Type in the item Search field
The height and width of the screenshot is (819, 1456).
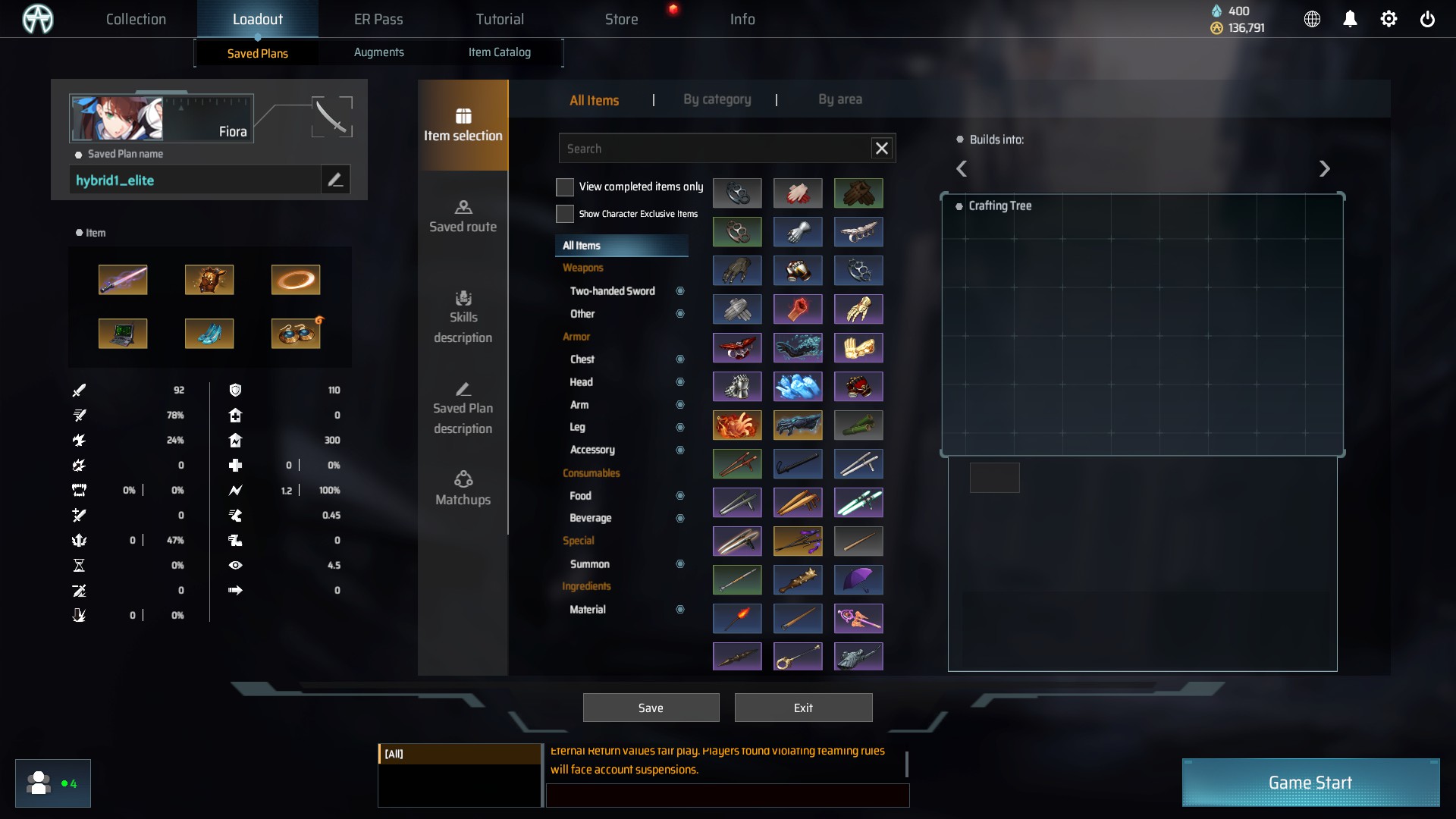tap(713, 149)
